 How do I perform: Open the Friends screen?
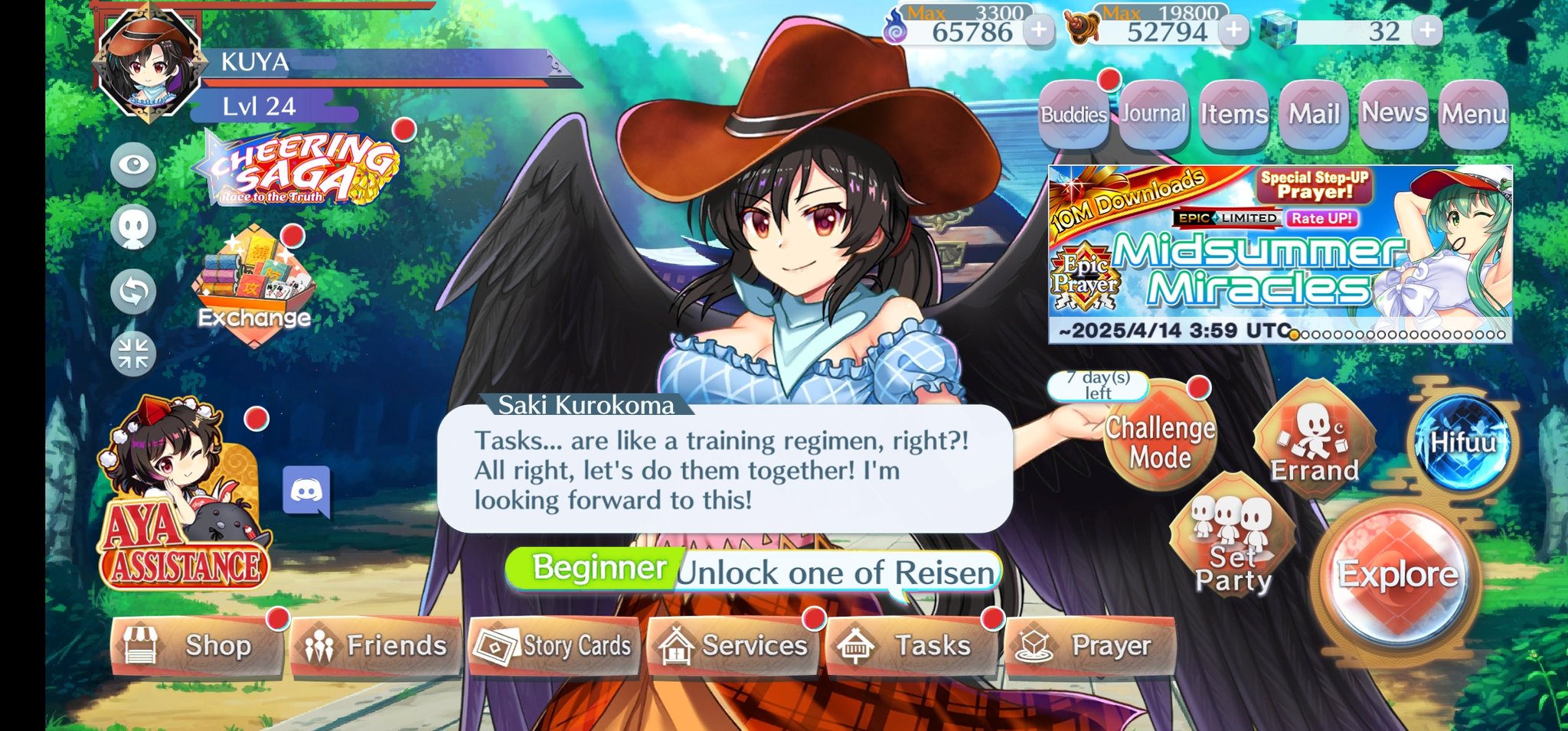point(375,646)
